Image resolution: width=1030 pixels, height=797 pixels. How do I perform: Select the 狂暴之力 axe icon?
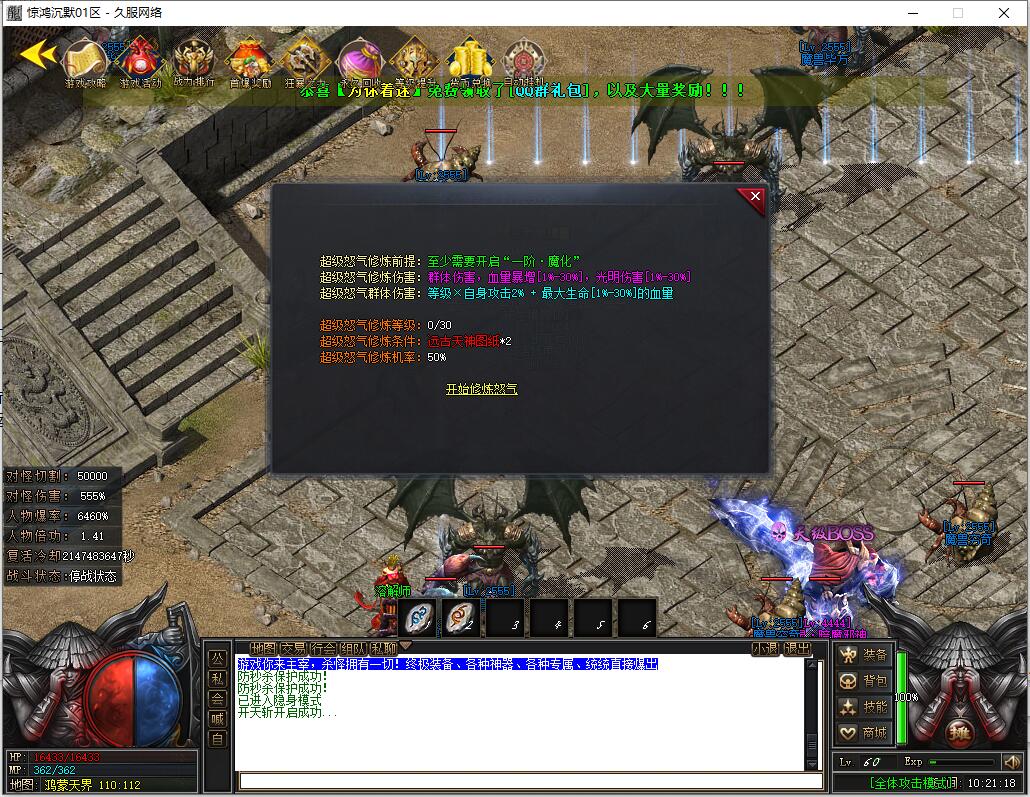tap(305, 62)
